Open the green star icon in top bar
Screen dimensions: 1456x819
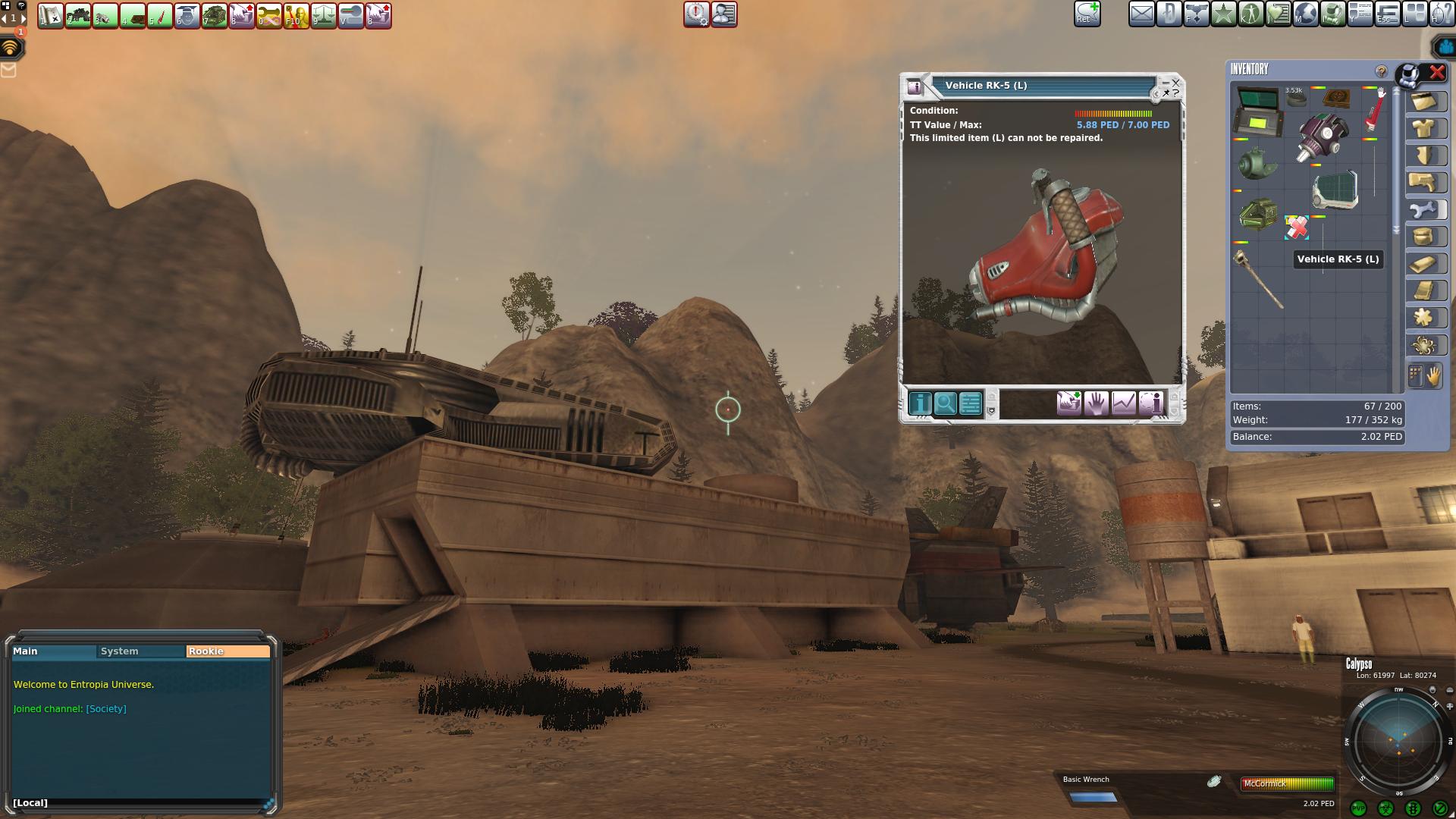click(1223, 14)
